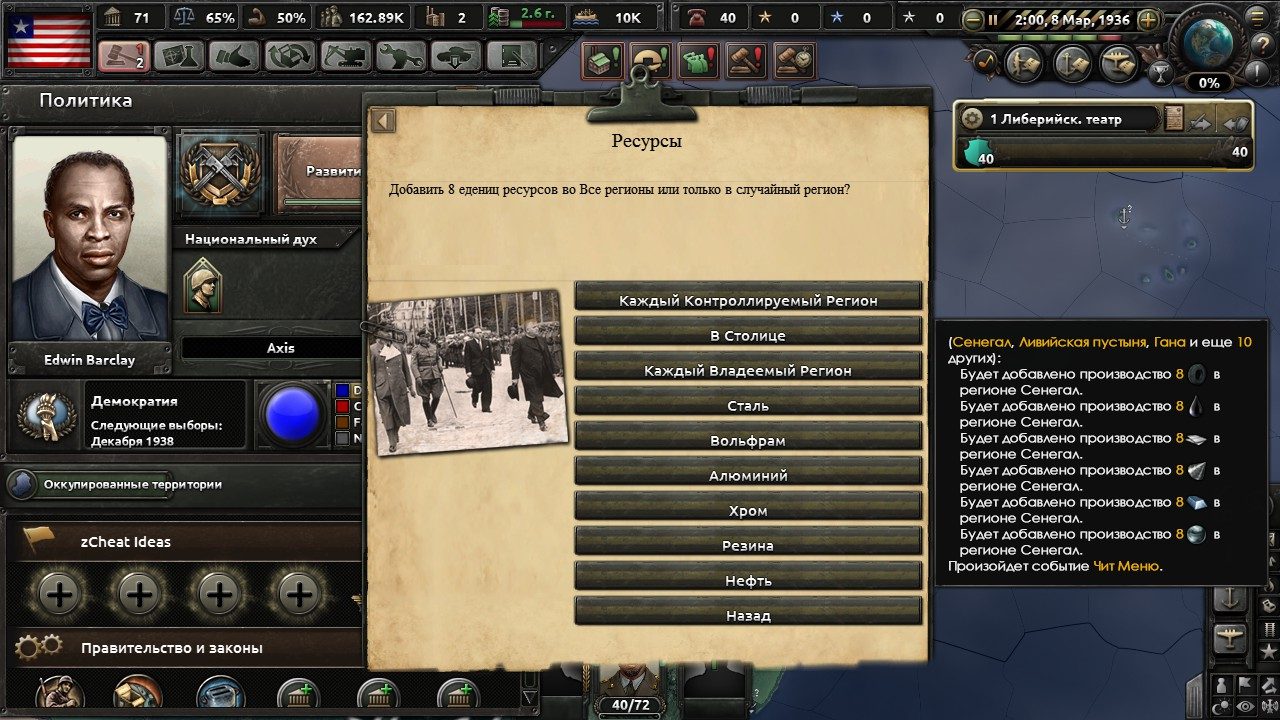Expand the "zCheat Ideas" section

point(126,542)
